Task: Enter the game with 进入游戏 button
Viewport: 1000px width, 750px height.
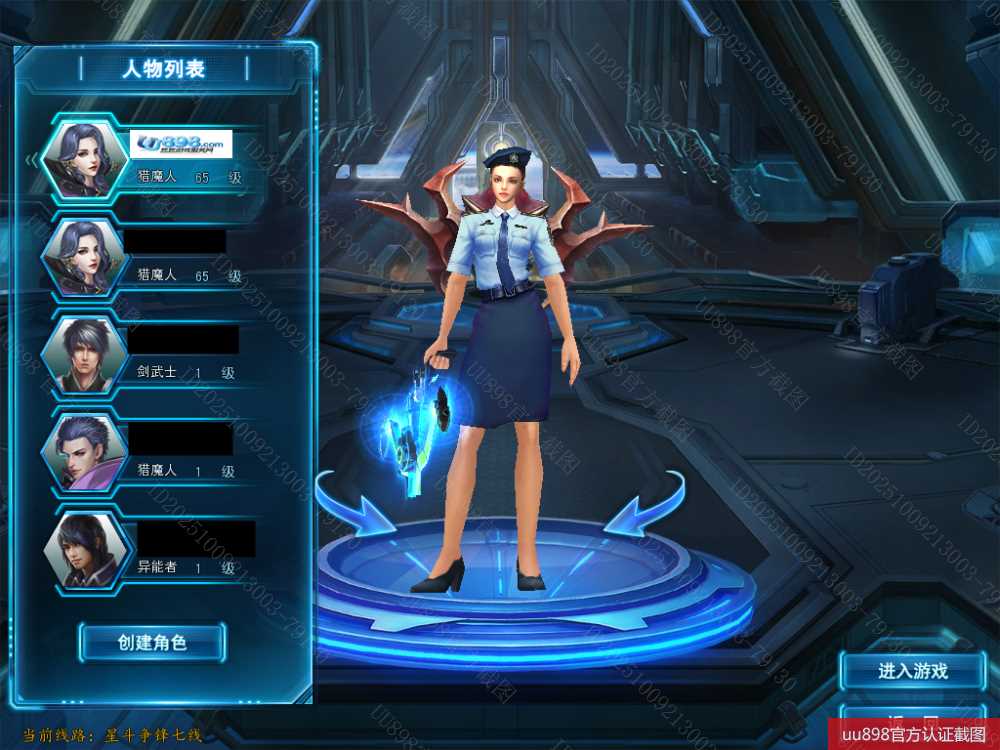Action: (912, 671)
